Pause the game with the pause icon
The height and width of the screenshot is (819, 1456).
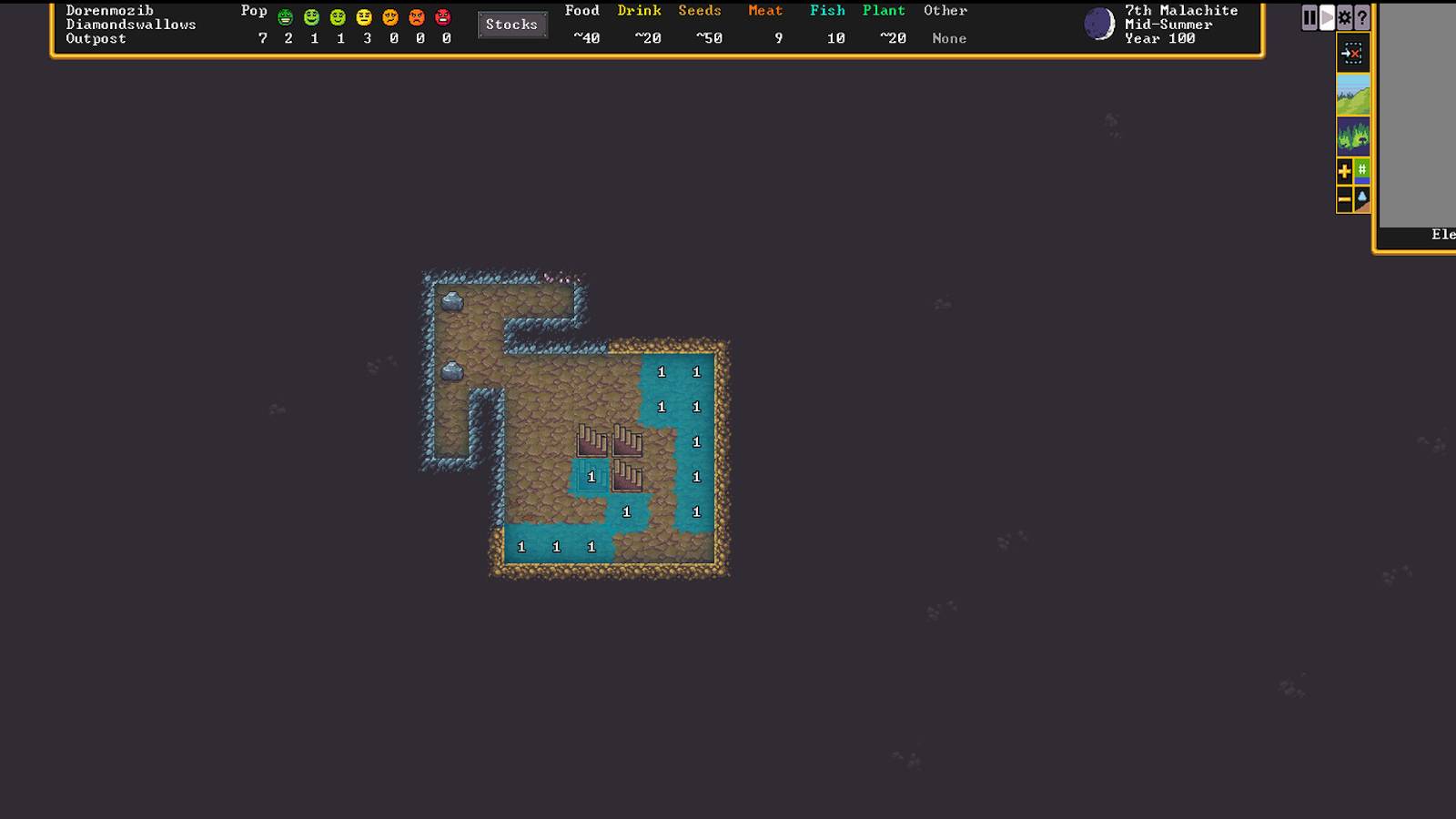1309,15
